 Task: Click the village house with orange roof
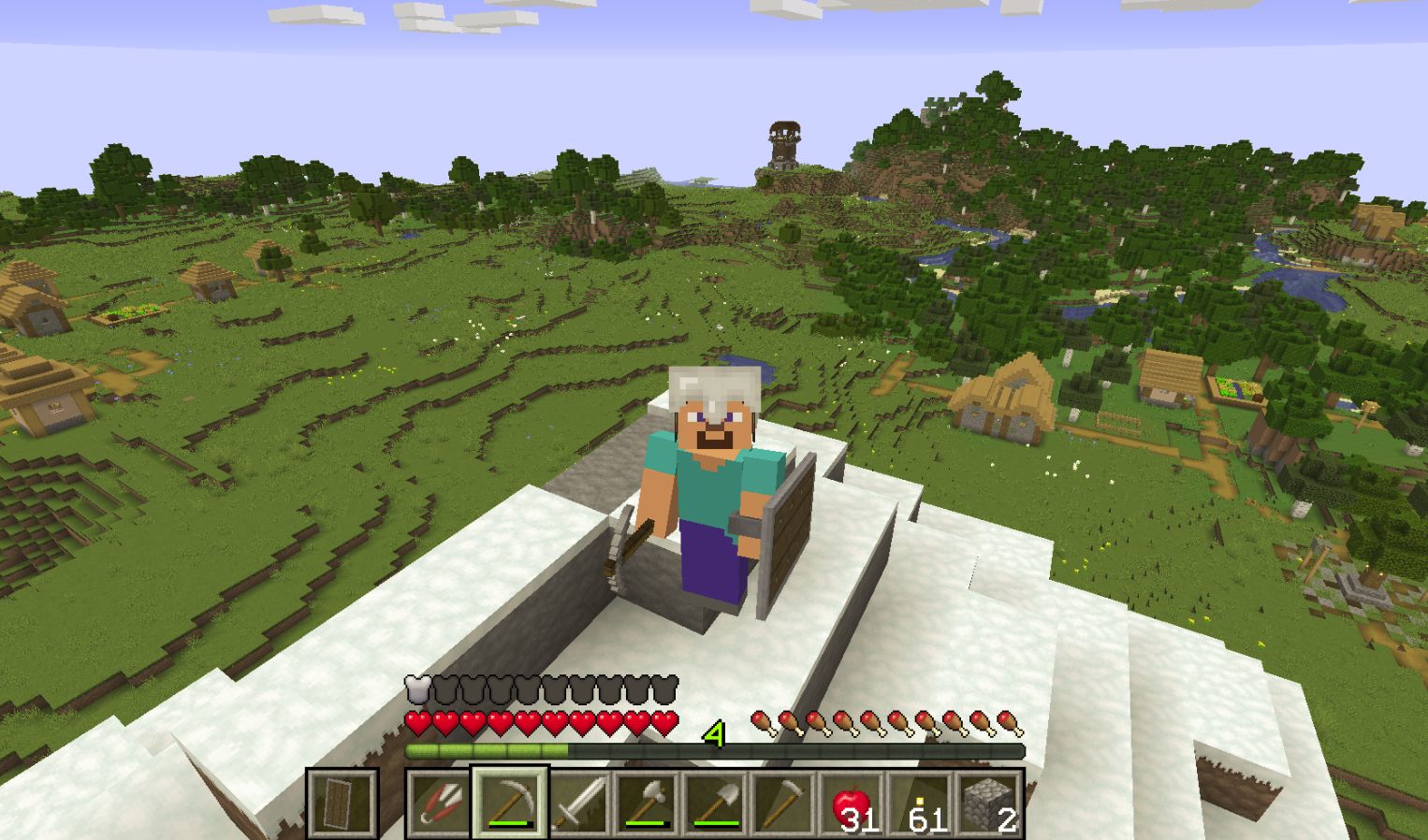click(x=1006, y=393)
